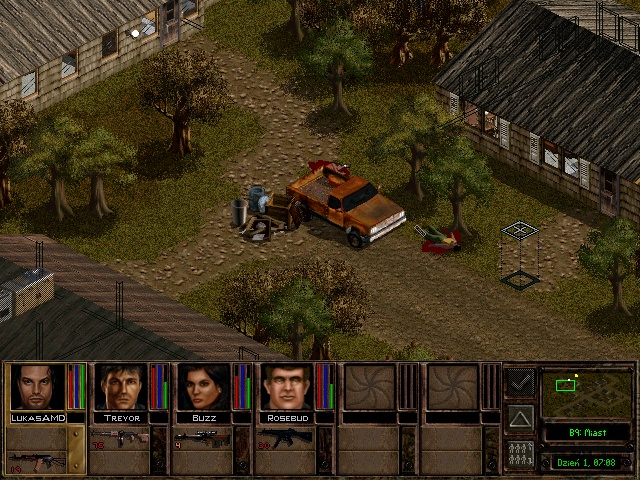Screen dimensions: 640x480
Task: Open the squad figures button
Action: tap(520, 454)
